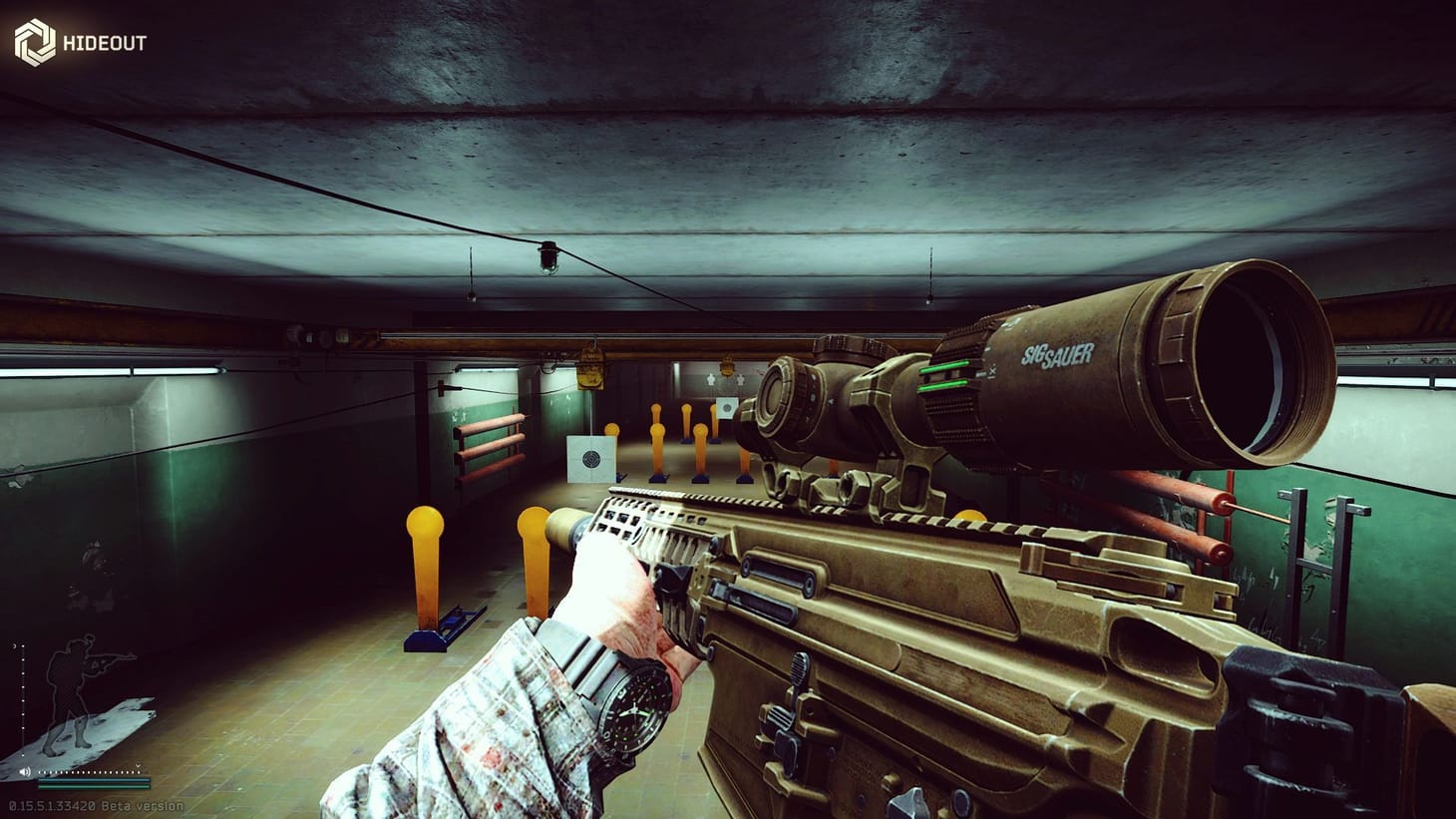
Task: Click the dotted voice volume meter
Action: coord(90,773)
